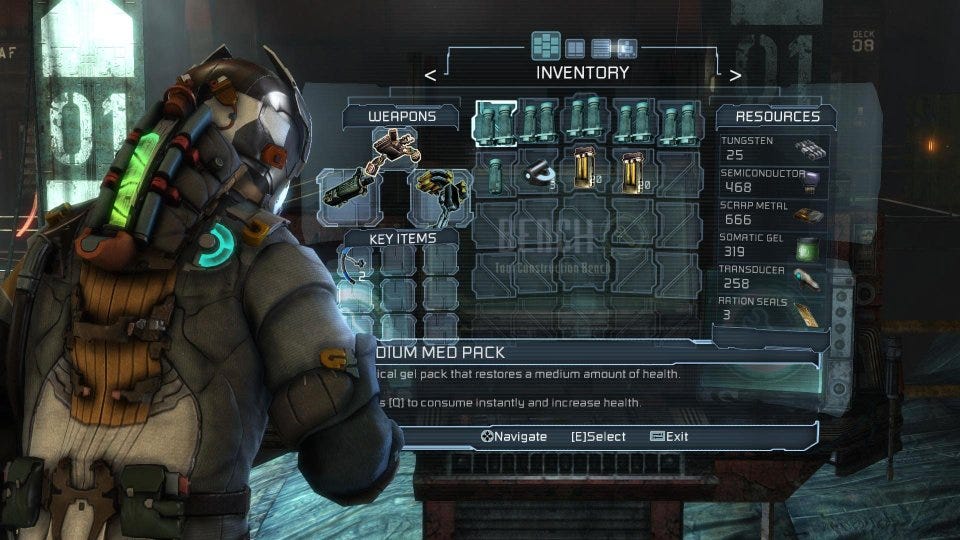
Task: Select the highlighted medium med pack slot
Action: click(x=495, y=122)
